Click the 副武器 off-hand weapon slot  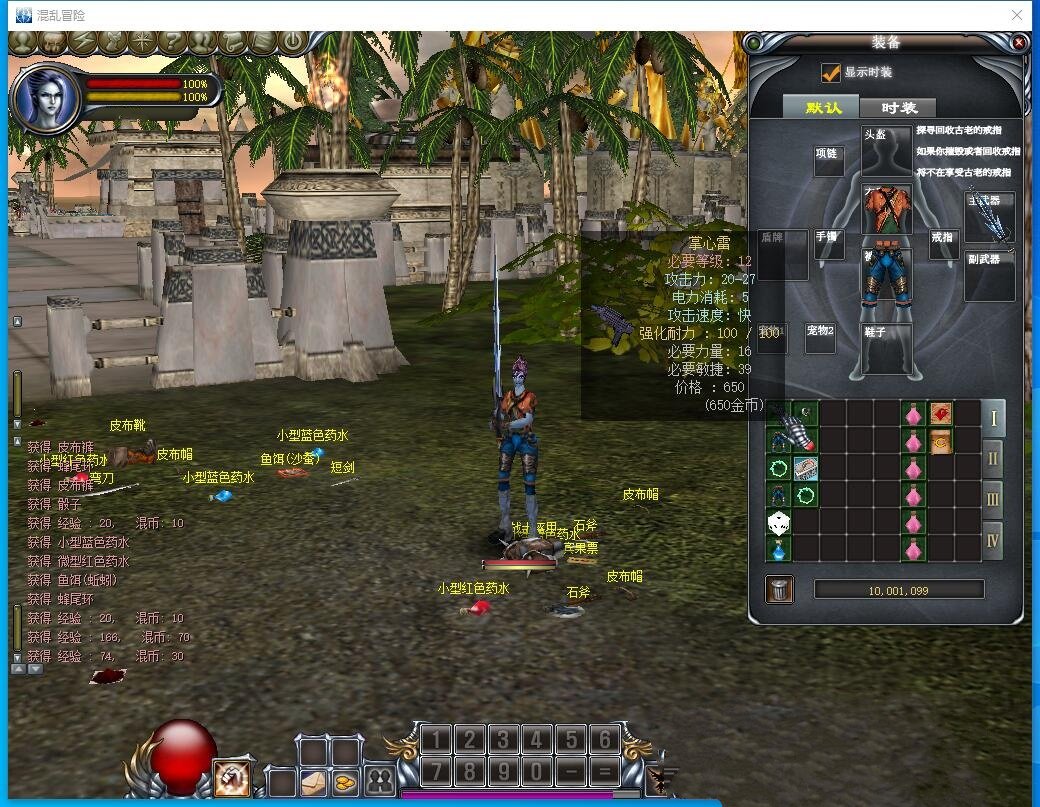pos(989,276)
